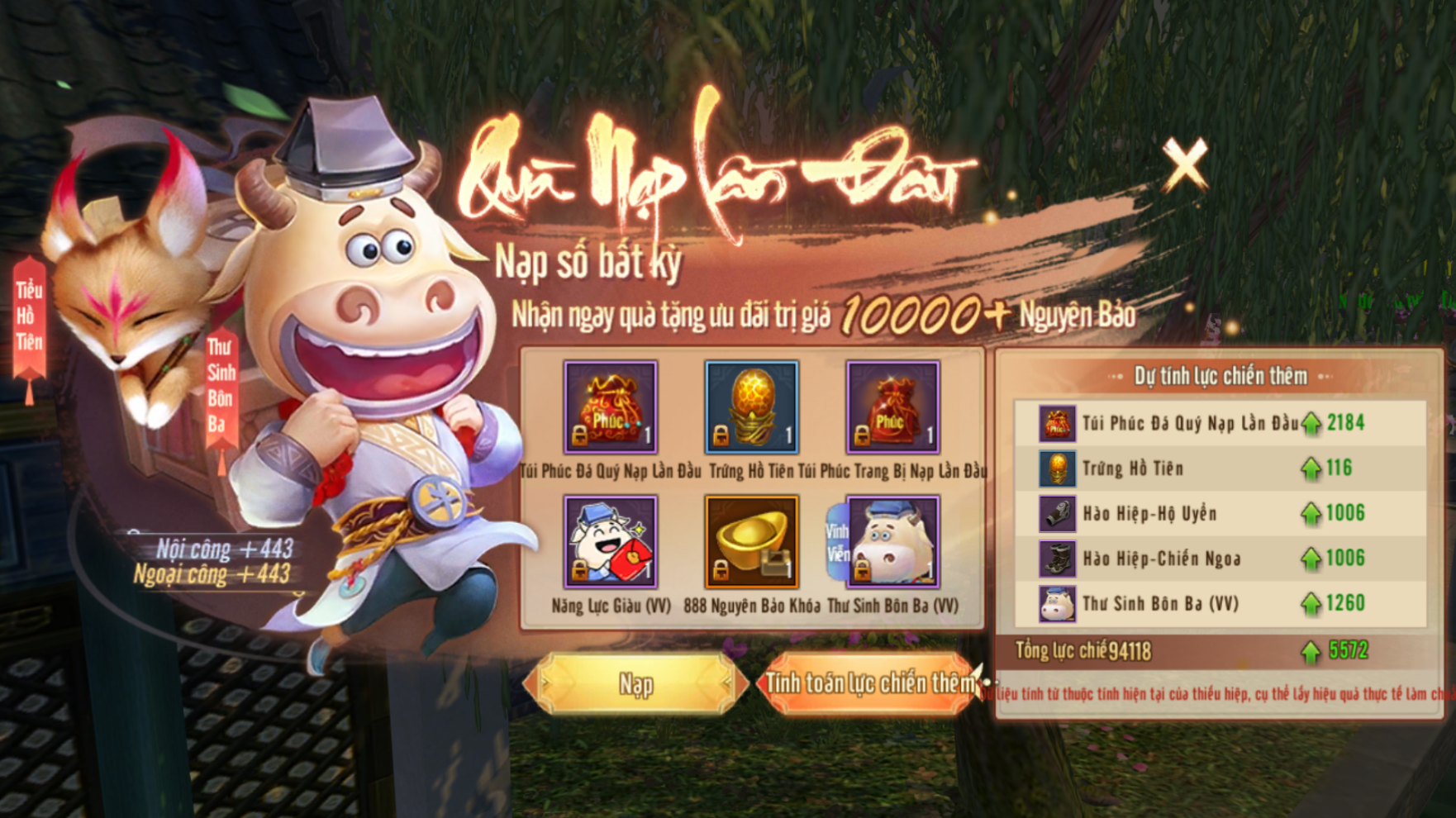Select Túi Phúc Đá Quý reward icon
The width and height of the screenshot is (1456, 818).
[611, 407]
